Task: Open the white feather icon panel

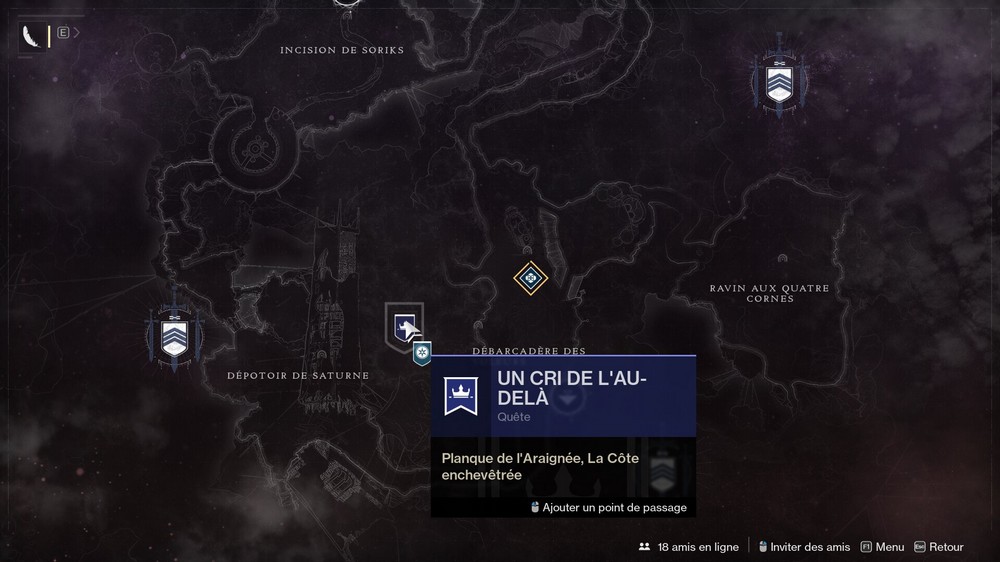Action: coord(34,37)
